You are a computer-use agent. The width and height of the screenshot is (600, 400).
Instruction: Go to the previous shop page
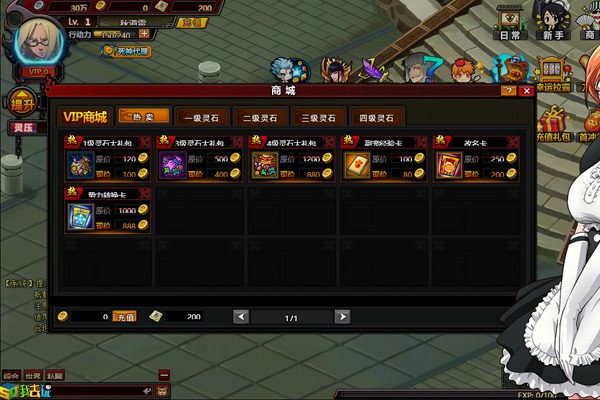pos(241,316)
